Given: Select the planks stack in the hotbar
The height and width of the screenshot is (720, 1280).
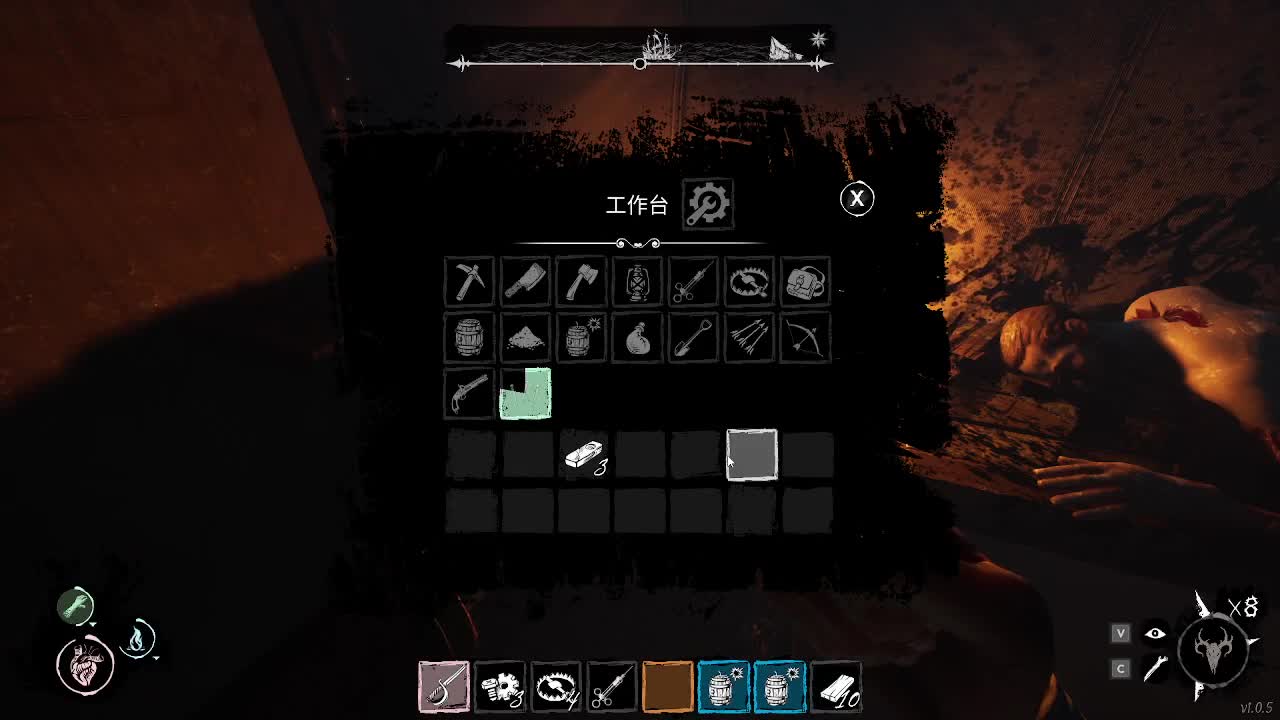Looking at the screenshot, I should pos(834,685).
